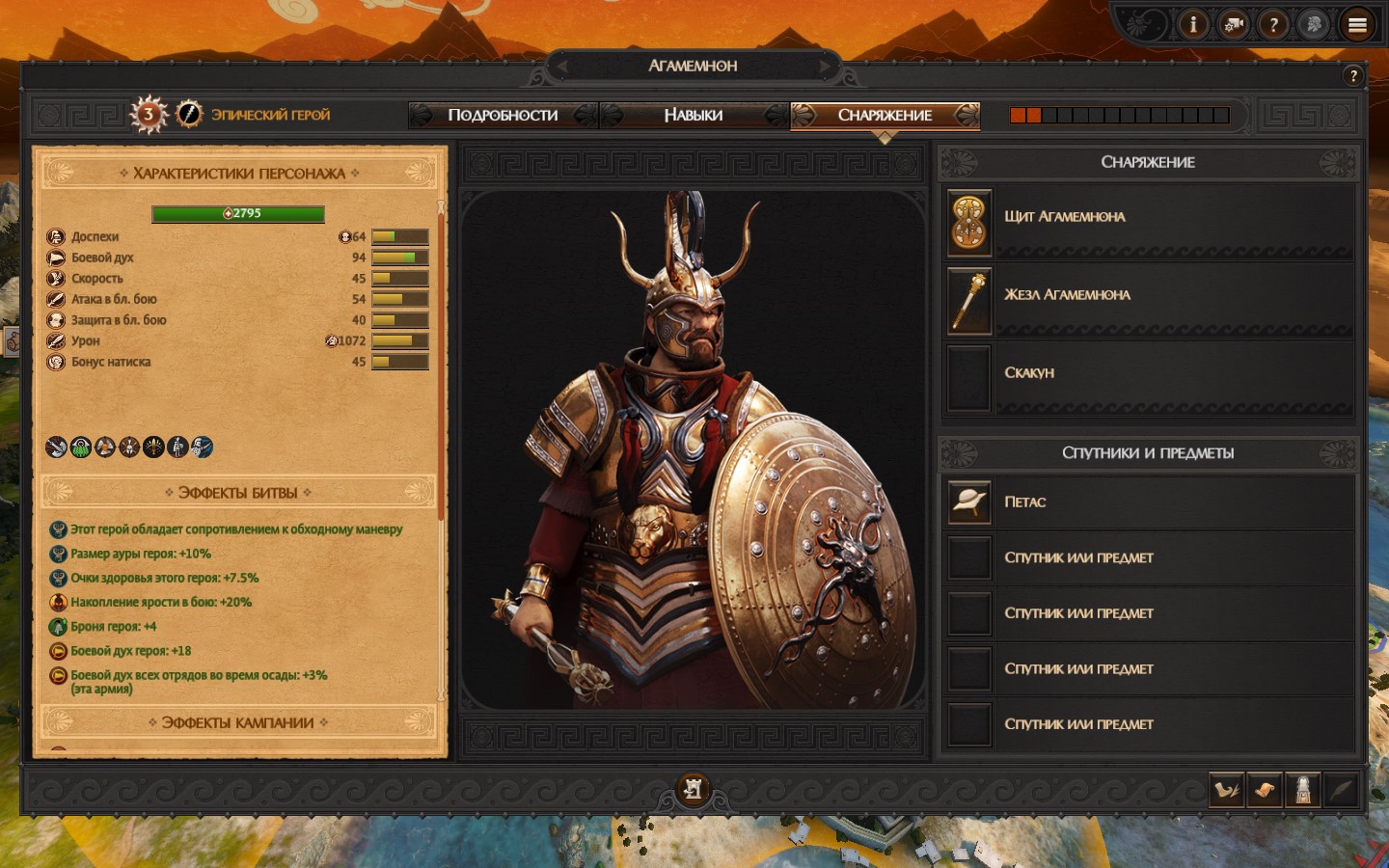The height and width of the screenshot is (868, 1389).
Task: Click the empty Скакун mount slot
Action: pyautogui.click(x=970, y=379)
